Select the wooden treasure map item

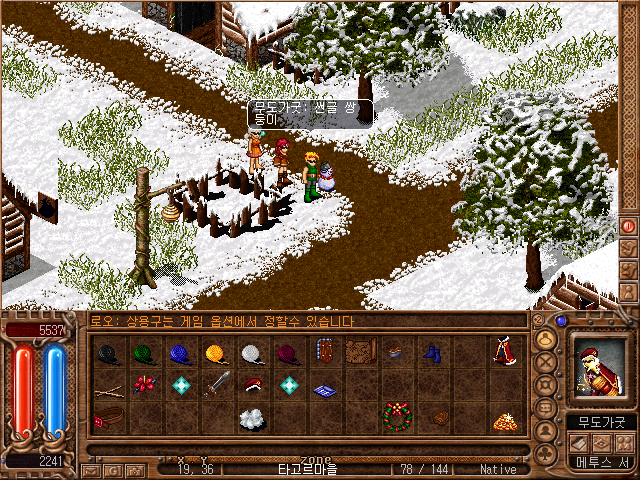pos(359,353)
